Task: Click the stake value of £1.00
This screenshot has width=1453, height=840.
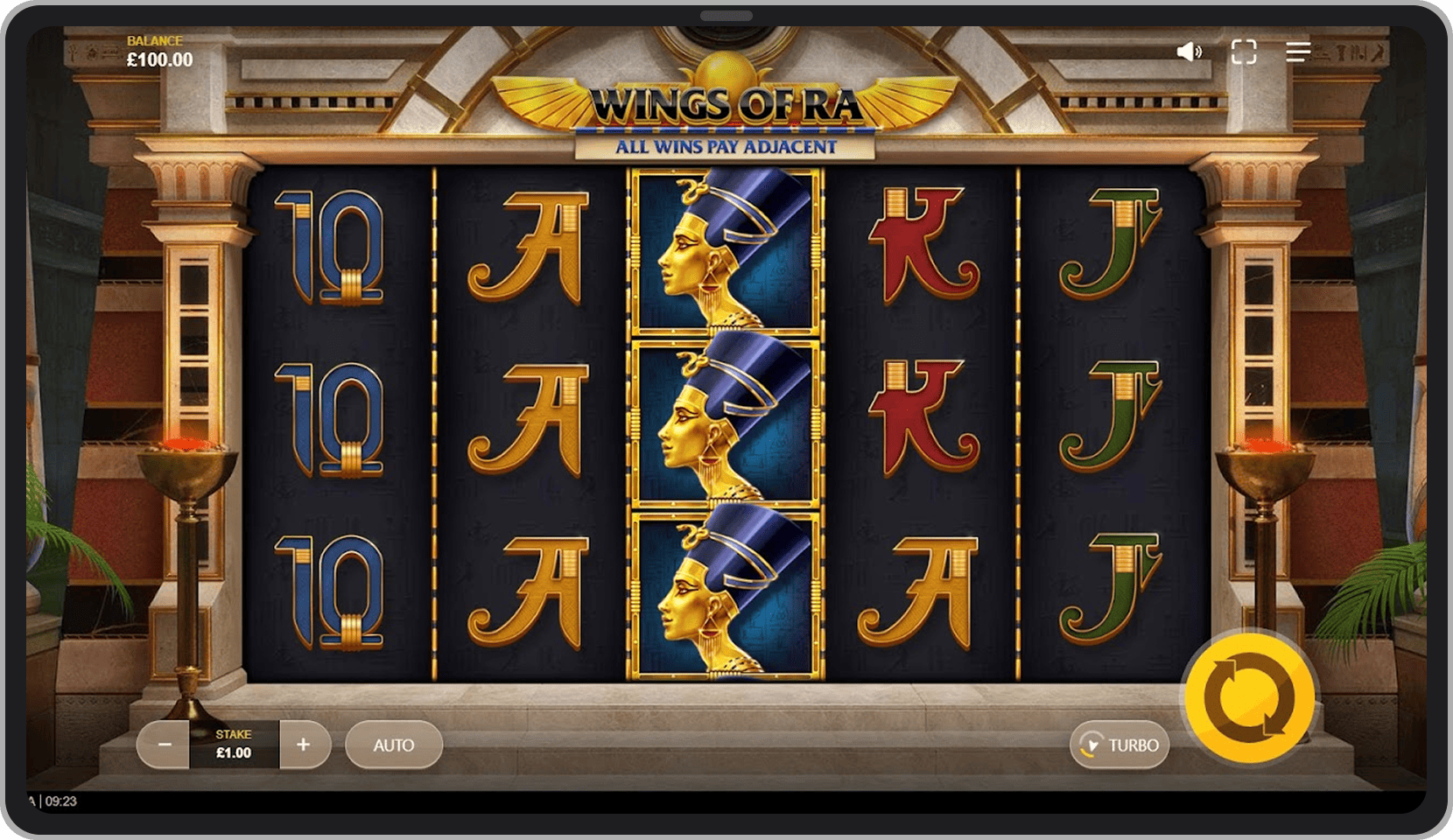Action: [x=233, y=751]
